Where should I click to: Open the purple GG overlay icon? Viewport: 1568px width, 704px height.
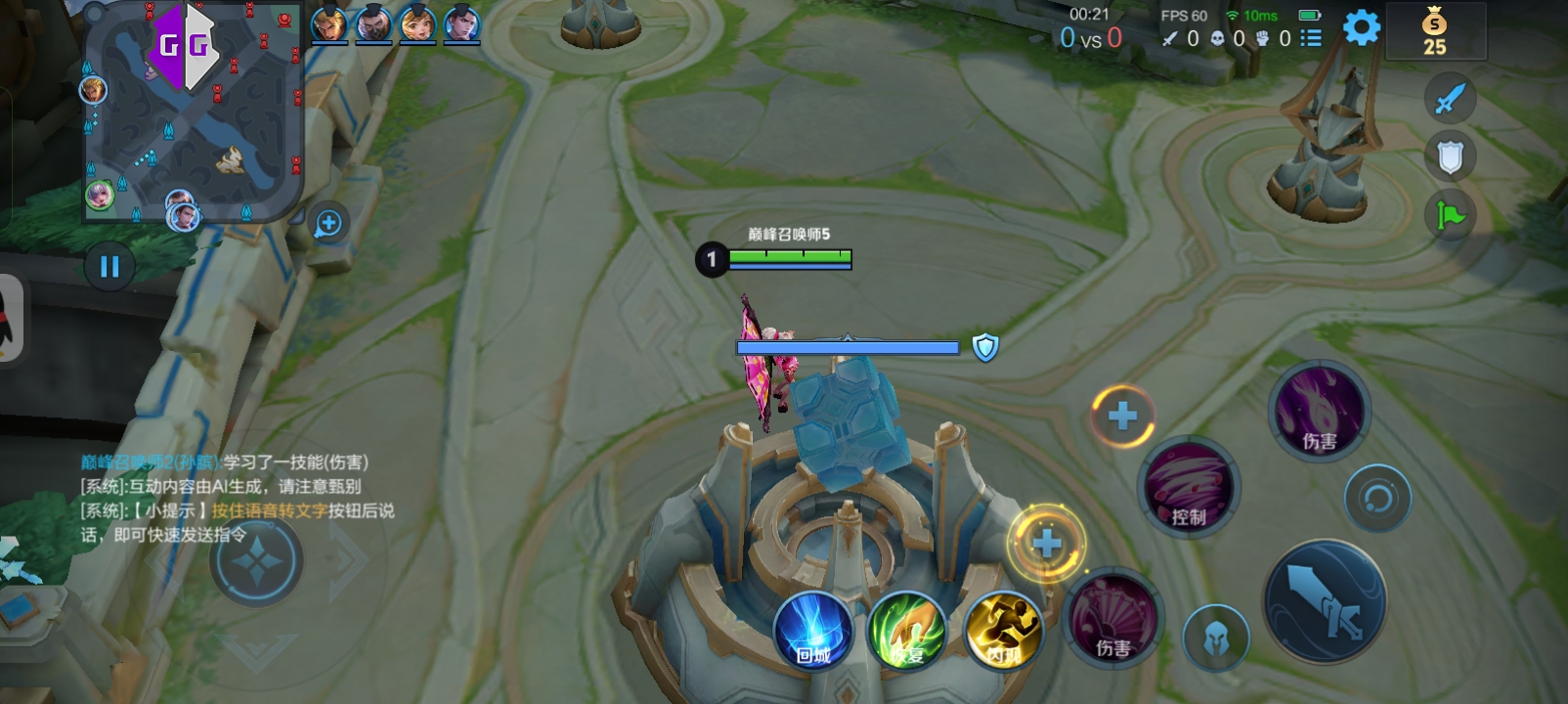183,46
